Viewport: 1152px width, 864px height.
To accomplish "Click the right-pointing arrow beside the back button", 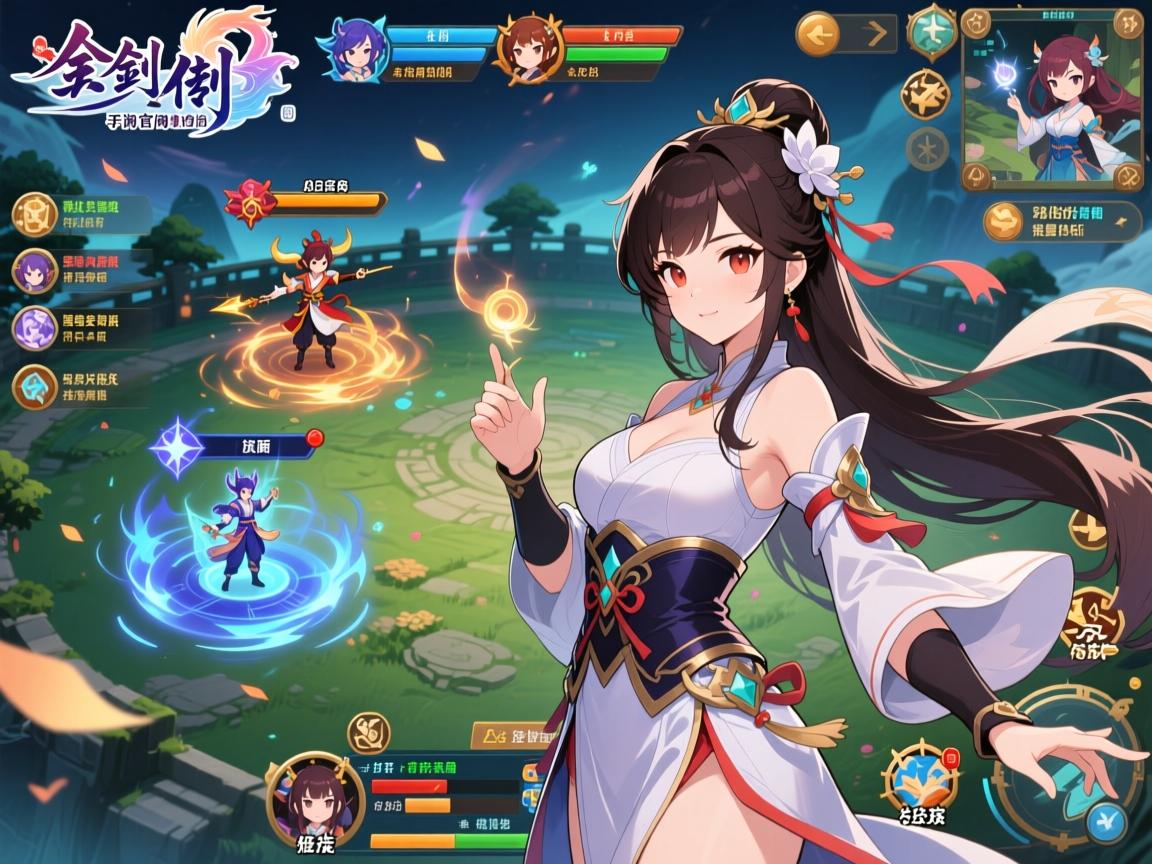I will [x=877, y=35].
